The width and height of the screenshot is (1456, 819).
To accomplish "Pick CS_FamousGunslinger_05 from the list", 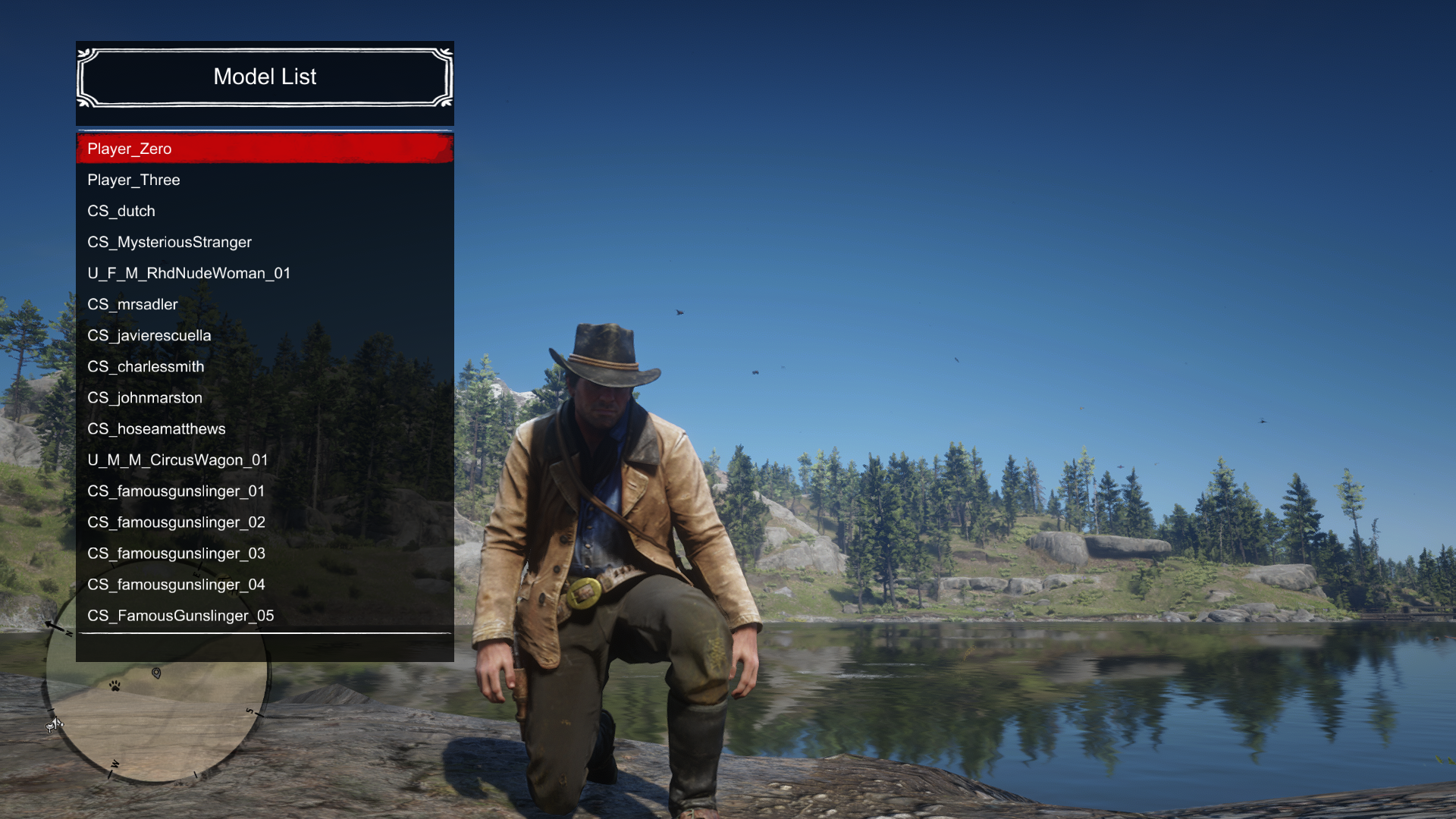I will pyautogui.click(x=265, y=615).
